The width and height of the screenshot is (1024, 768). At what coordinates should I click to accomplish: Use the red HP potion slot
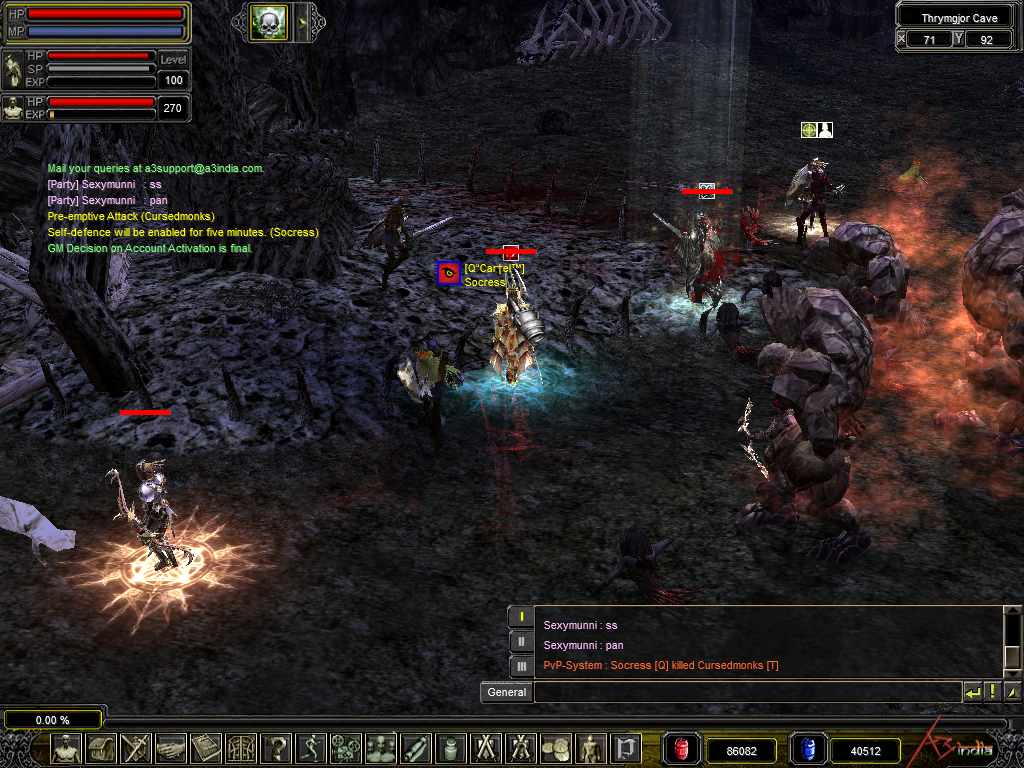point(682,749)
